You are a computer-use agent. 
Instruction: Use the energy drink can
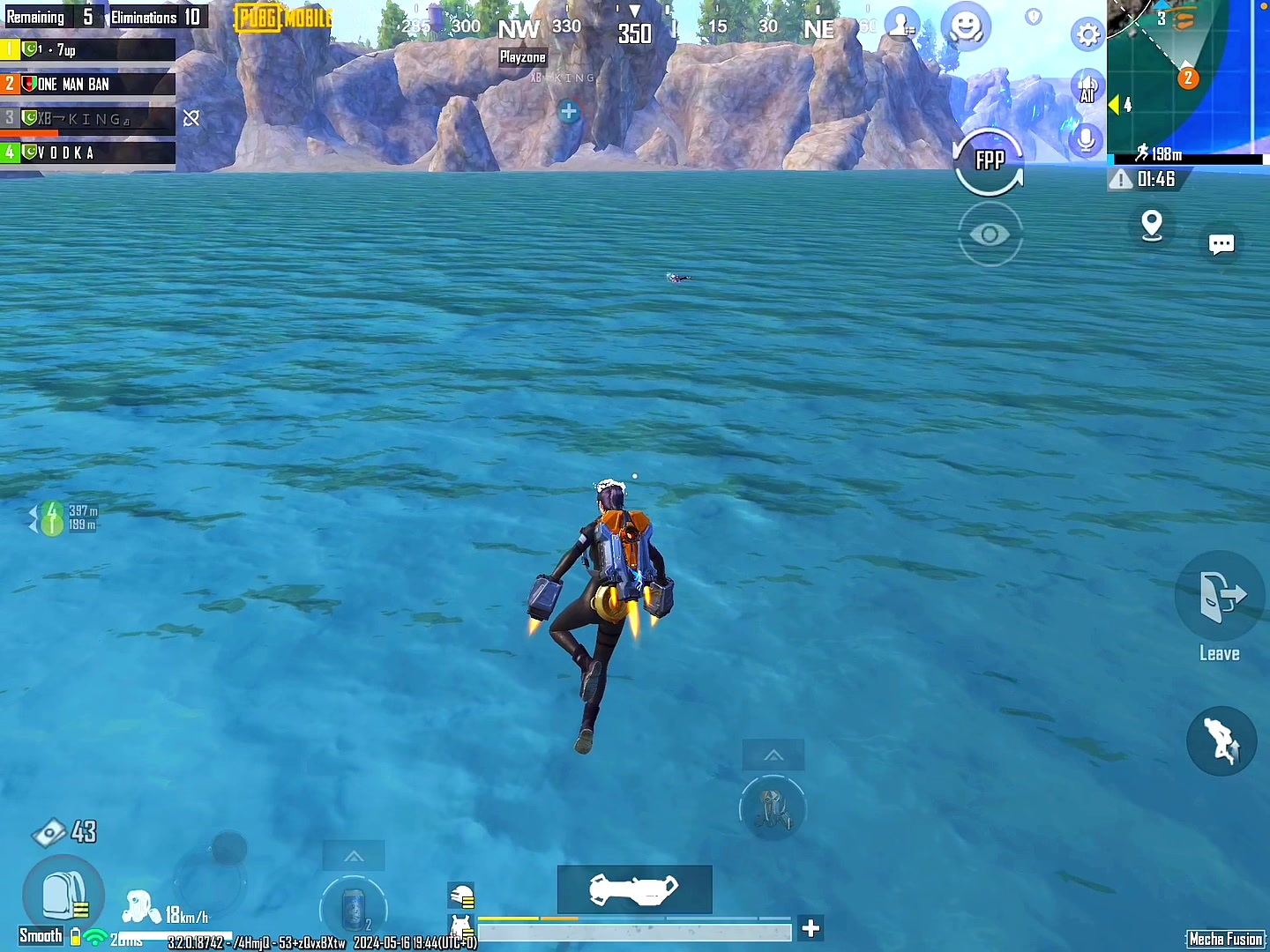pos(353,910)
